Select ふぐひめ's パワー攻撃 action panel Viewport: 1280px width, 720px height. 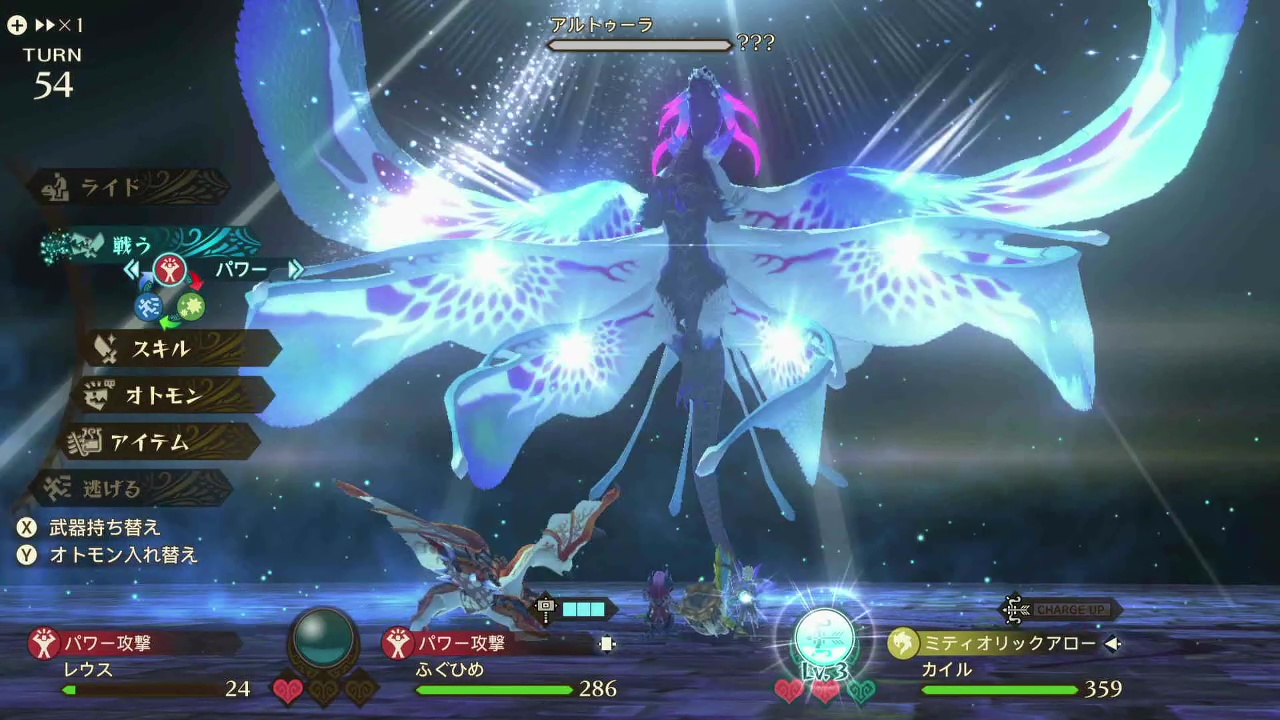pyautogui.click(x=490, y=644)
